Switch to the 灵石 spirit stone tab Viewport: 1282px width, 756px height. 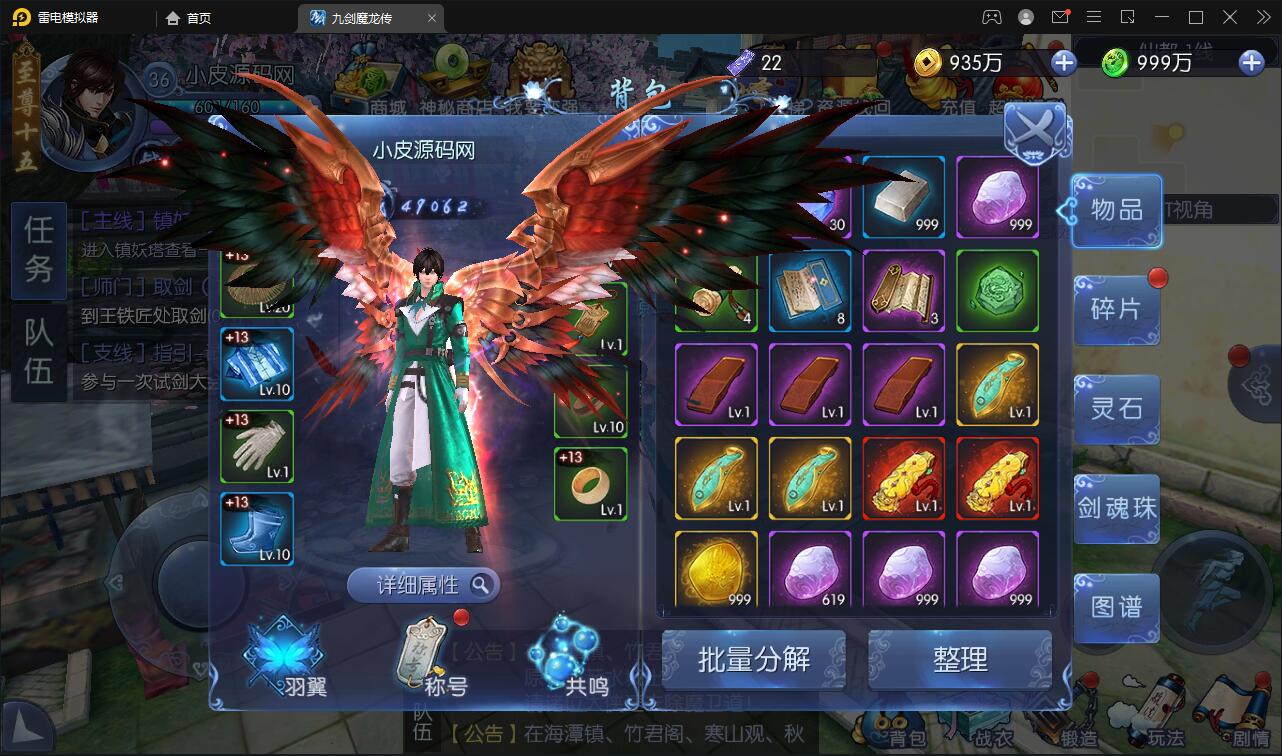(x=1116, y=409)
